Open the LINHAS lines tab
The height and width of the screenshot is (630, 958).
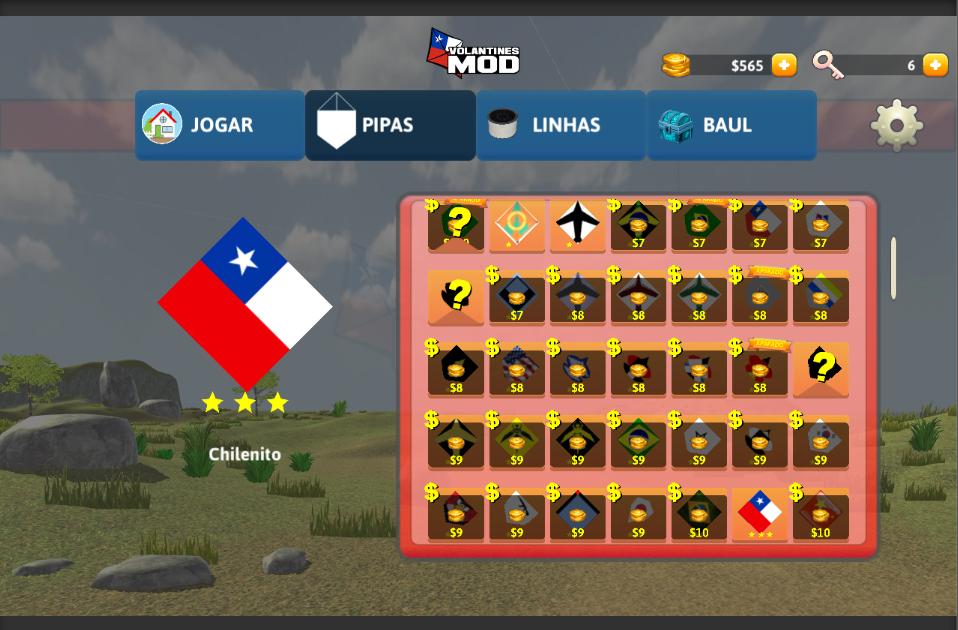[x=561, y=125]
